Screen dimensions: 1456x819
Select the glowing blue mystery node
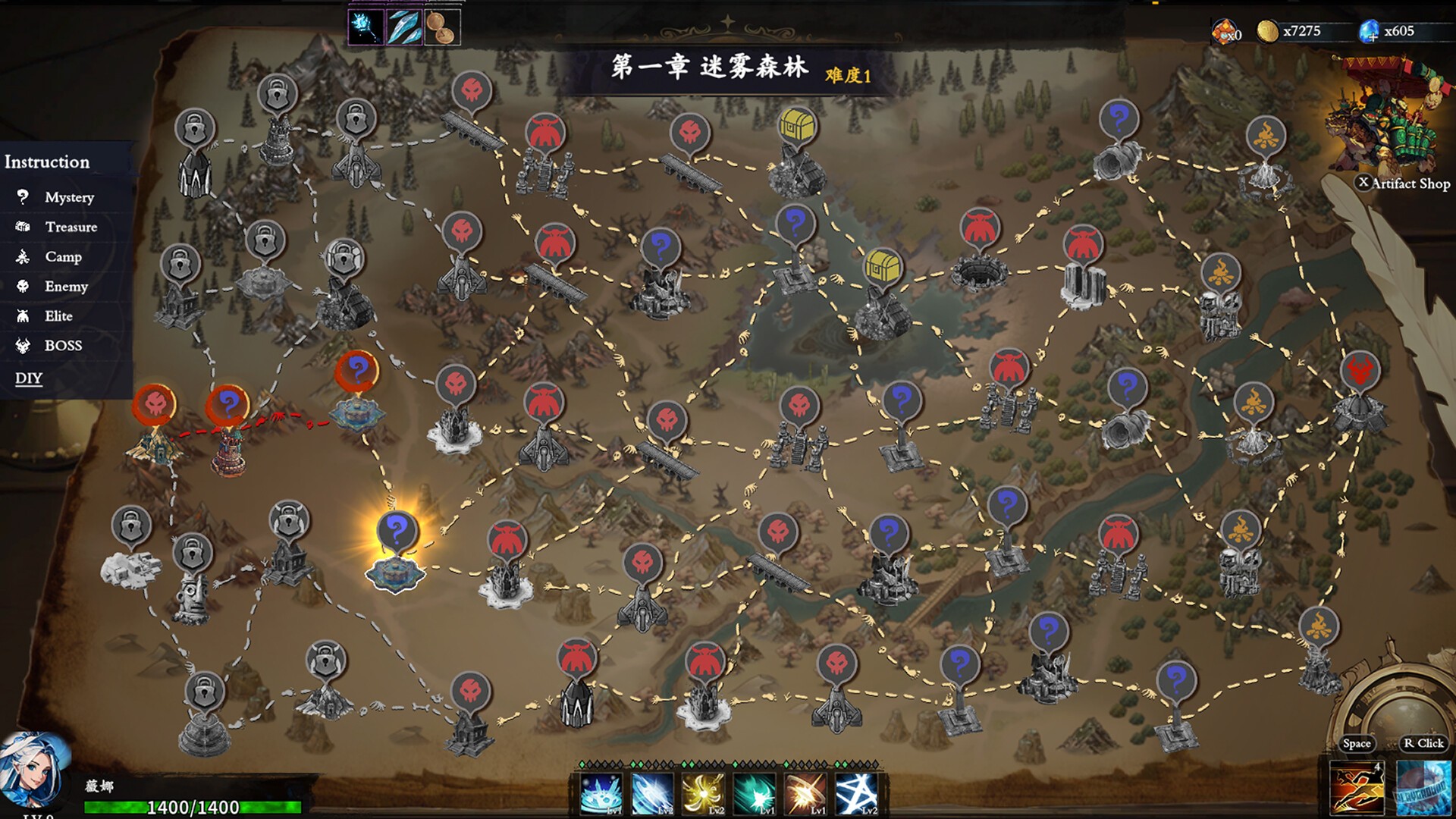(x=397, y=529)
